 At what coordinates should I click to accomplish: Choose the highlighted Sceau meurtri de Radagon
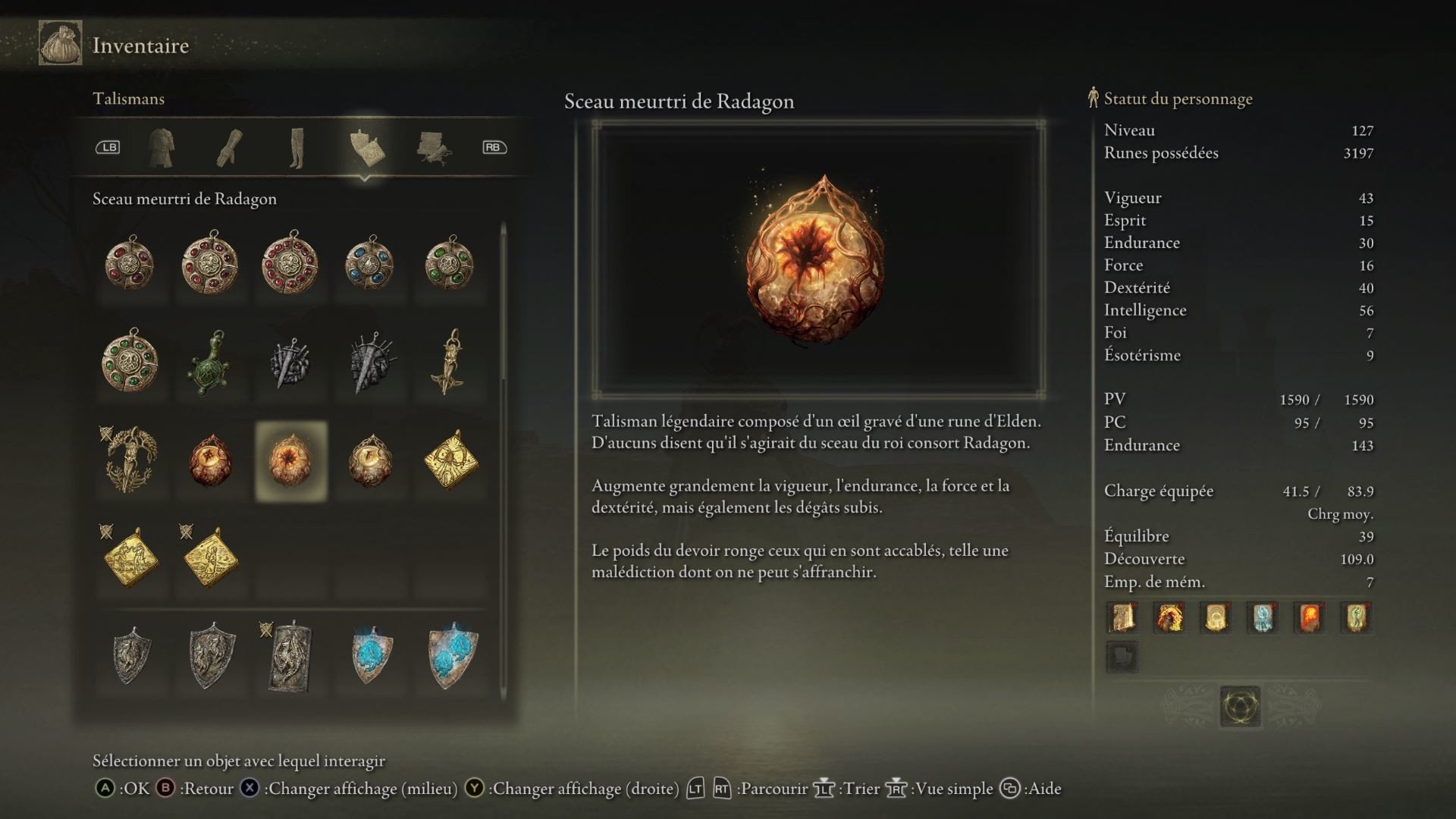[291, 461]
